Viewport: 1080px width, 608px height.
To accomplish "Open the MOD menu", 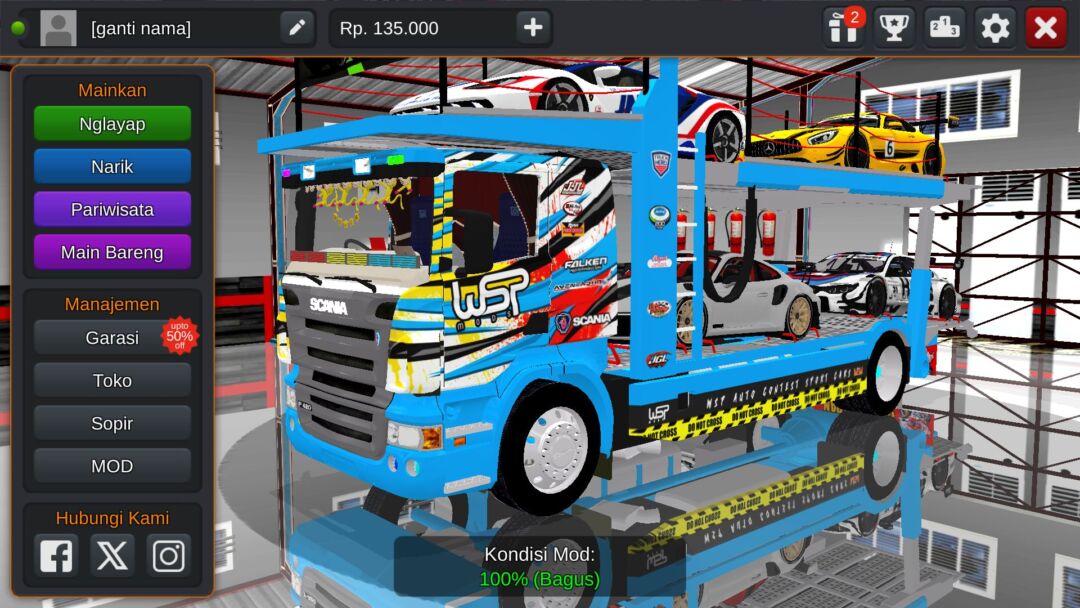I will [x=112, y=467].
